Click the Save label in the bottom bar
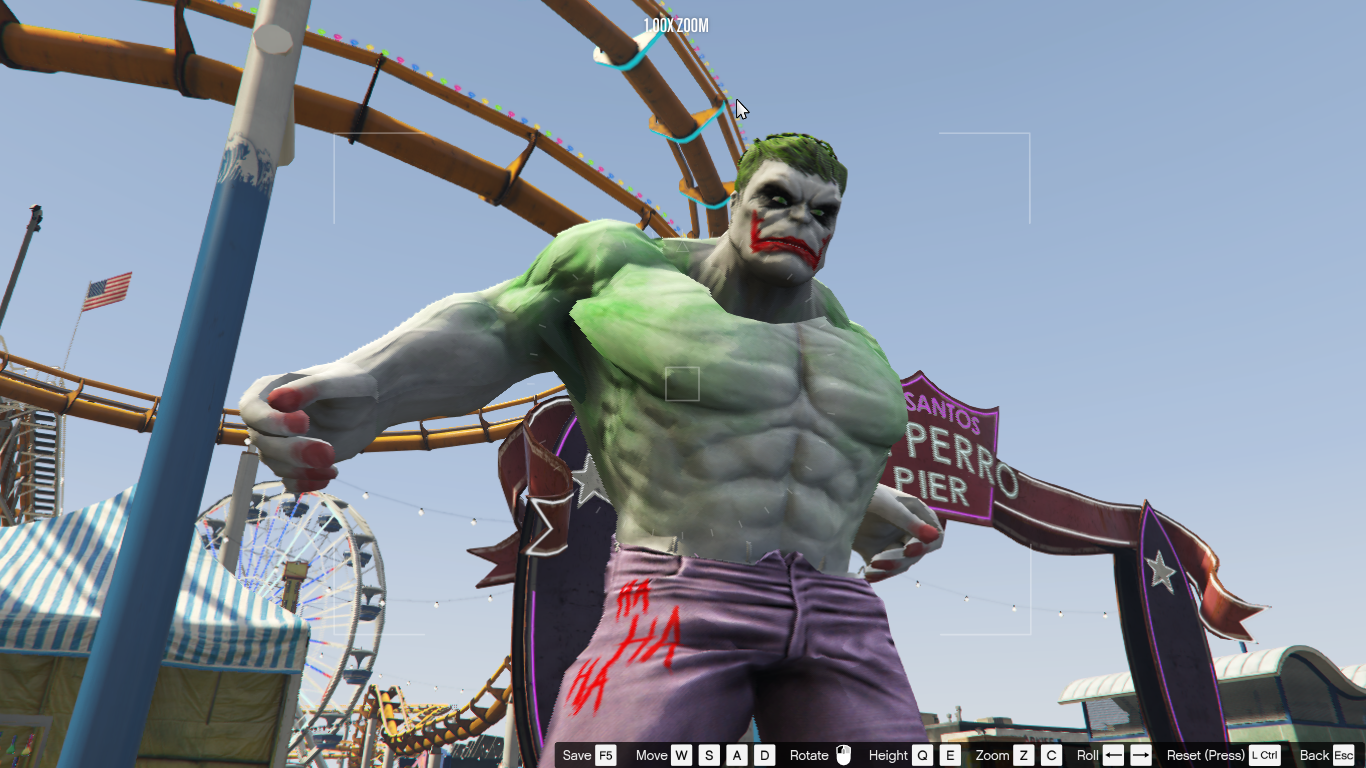The width and height of the screenshot is (1366, 768). click(x=576, y=755)
